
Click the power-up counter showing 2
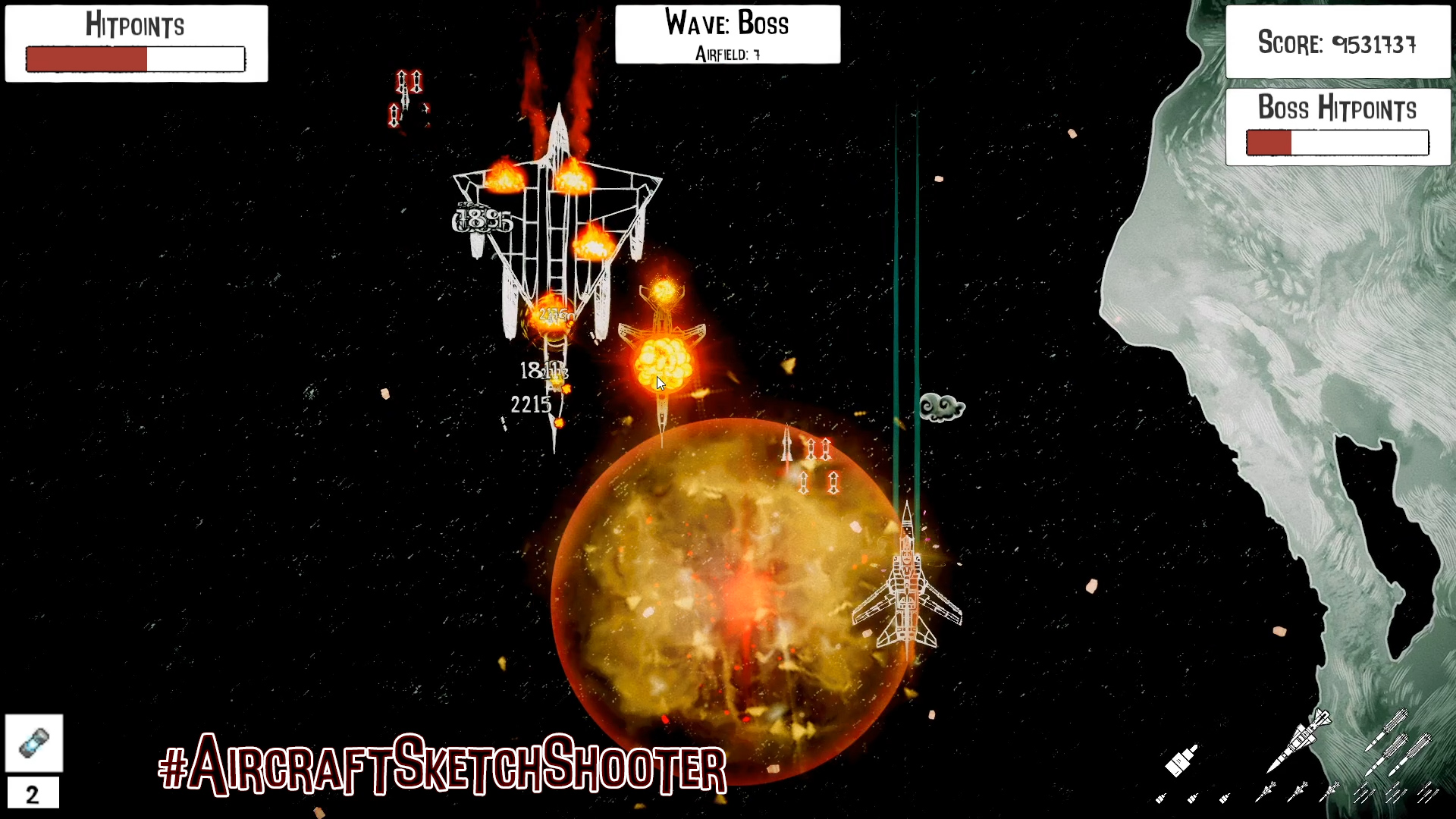click(33, 794)
